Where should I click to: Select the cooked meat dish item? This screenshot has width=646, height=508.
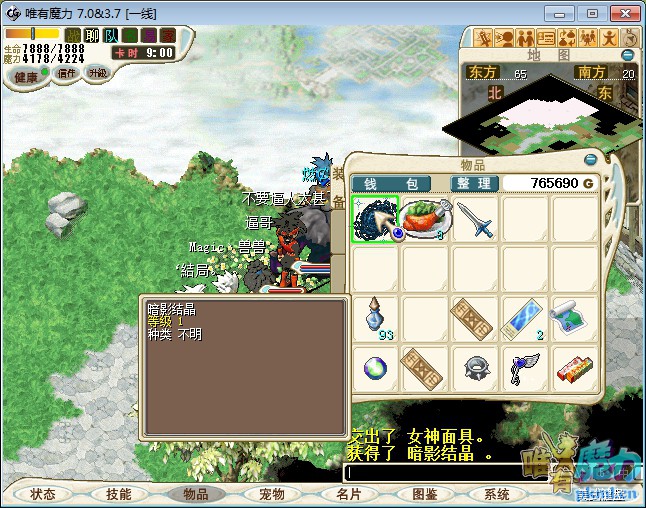[x=425, y=219]
